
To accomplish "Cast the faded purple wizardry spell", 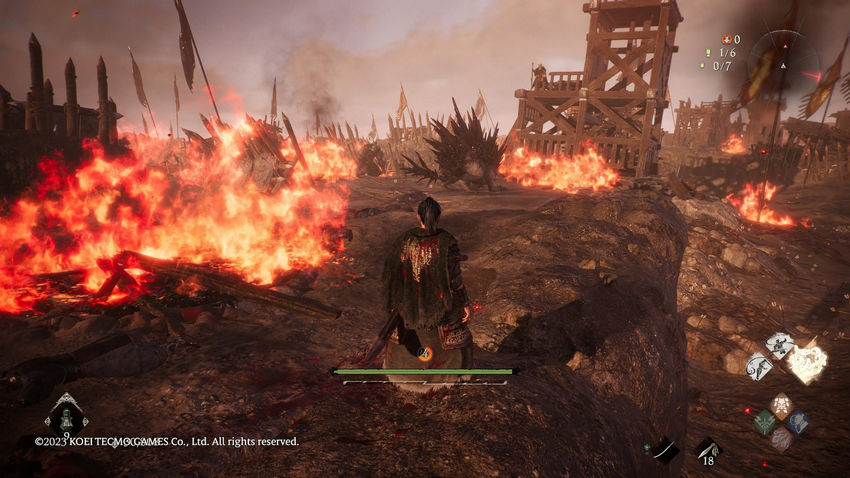I will pos(781,438).
